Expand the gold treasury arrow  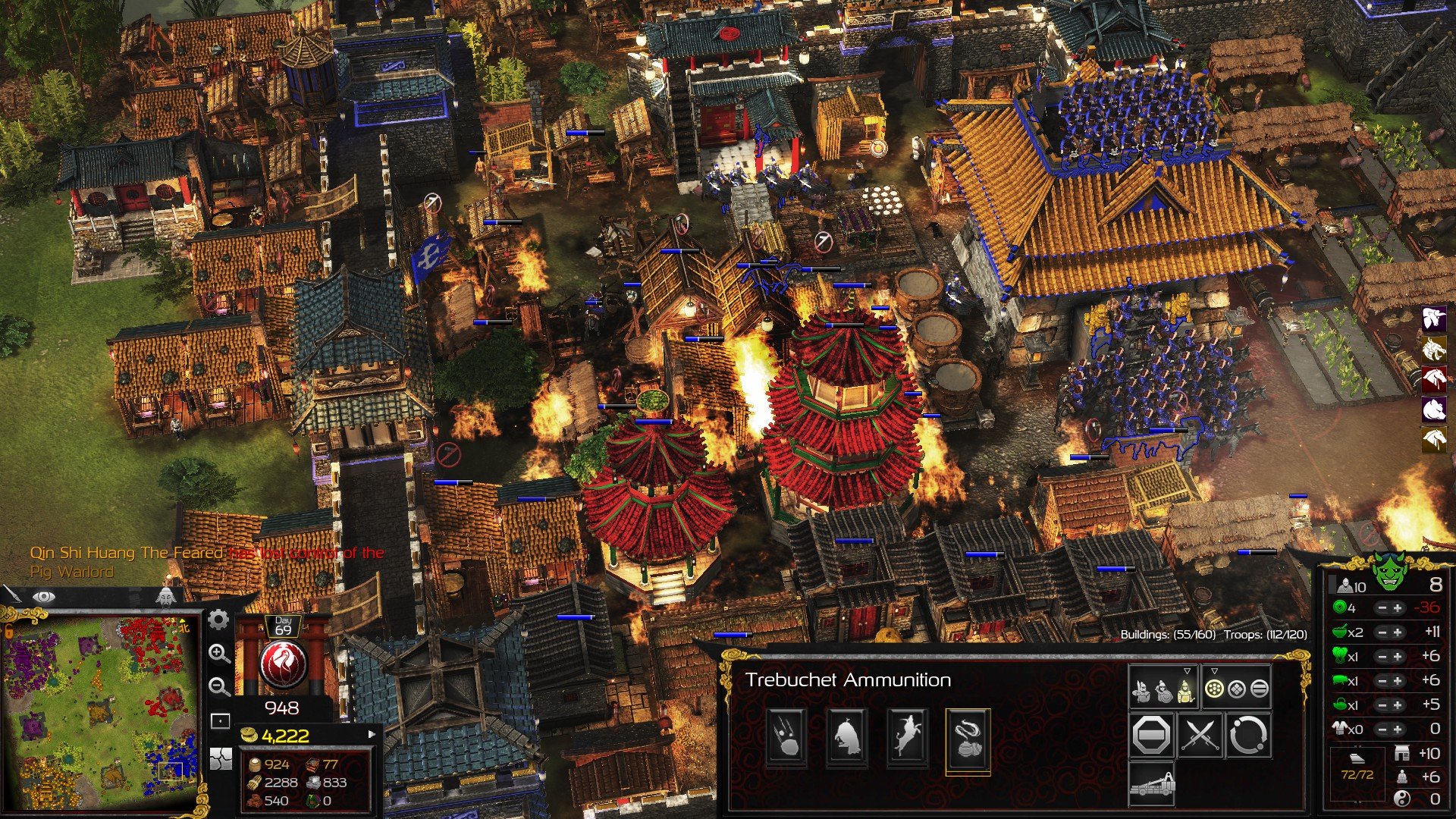tap(372, 734)
